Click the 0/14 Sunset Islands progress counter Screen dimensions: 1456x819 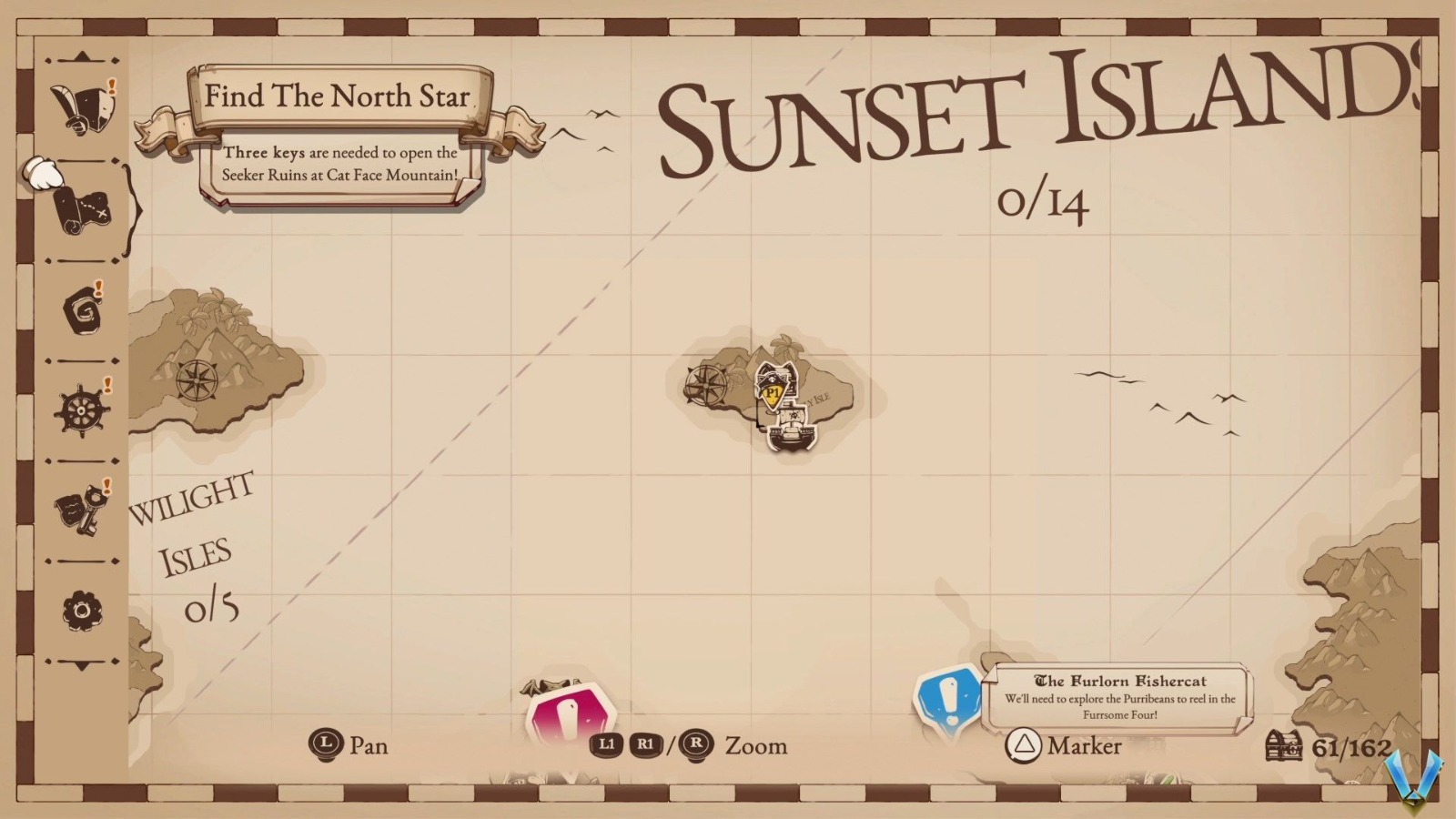(x=1045, y=202)
